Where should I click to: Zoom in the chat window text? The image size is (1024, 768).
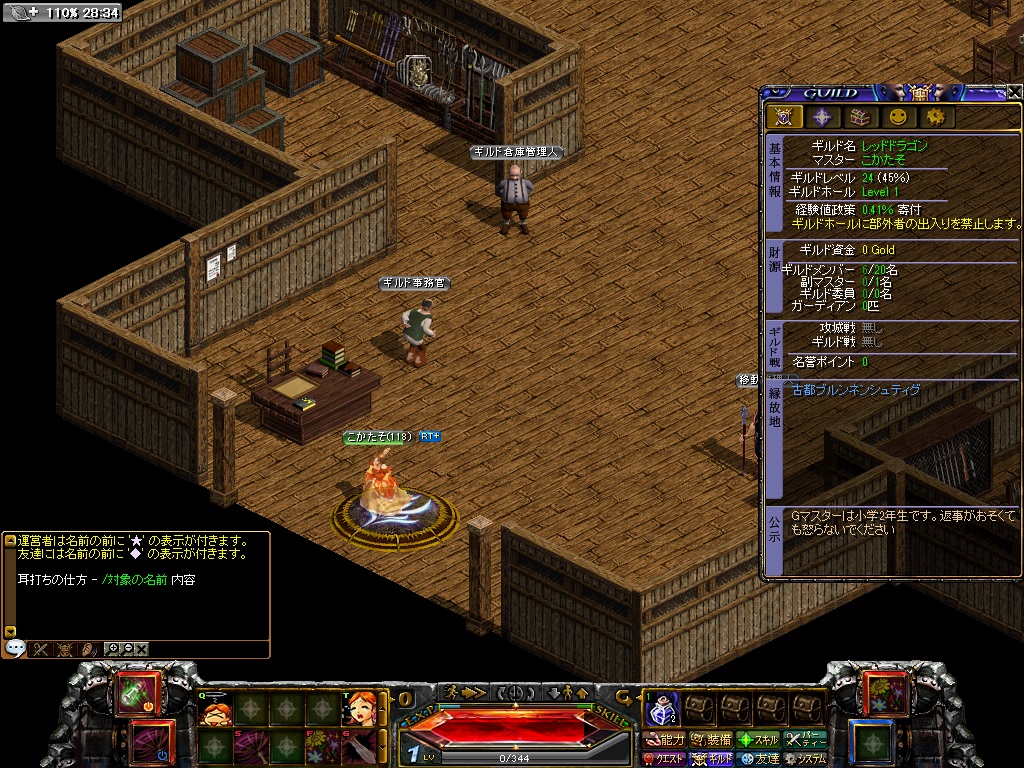tap(112, 648)
